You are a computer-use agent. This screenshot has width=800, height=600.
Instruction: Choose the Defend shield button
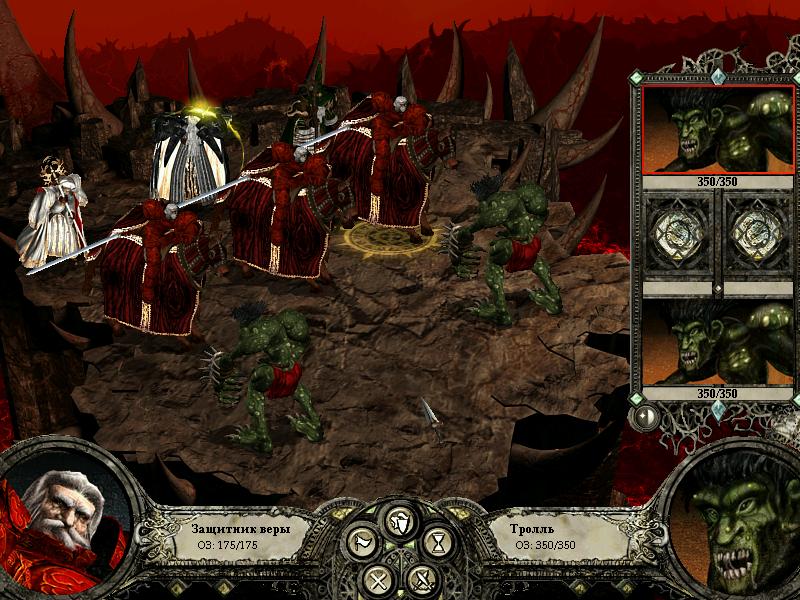point(400,522)
